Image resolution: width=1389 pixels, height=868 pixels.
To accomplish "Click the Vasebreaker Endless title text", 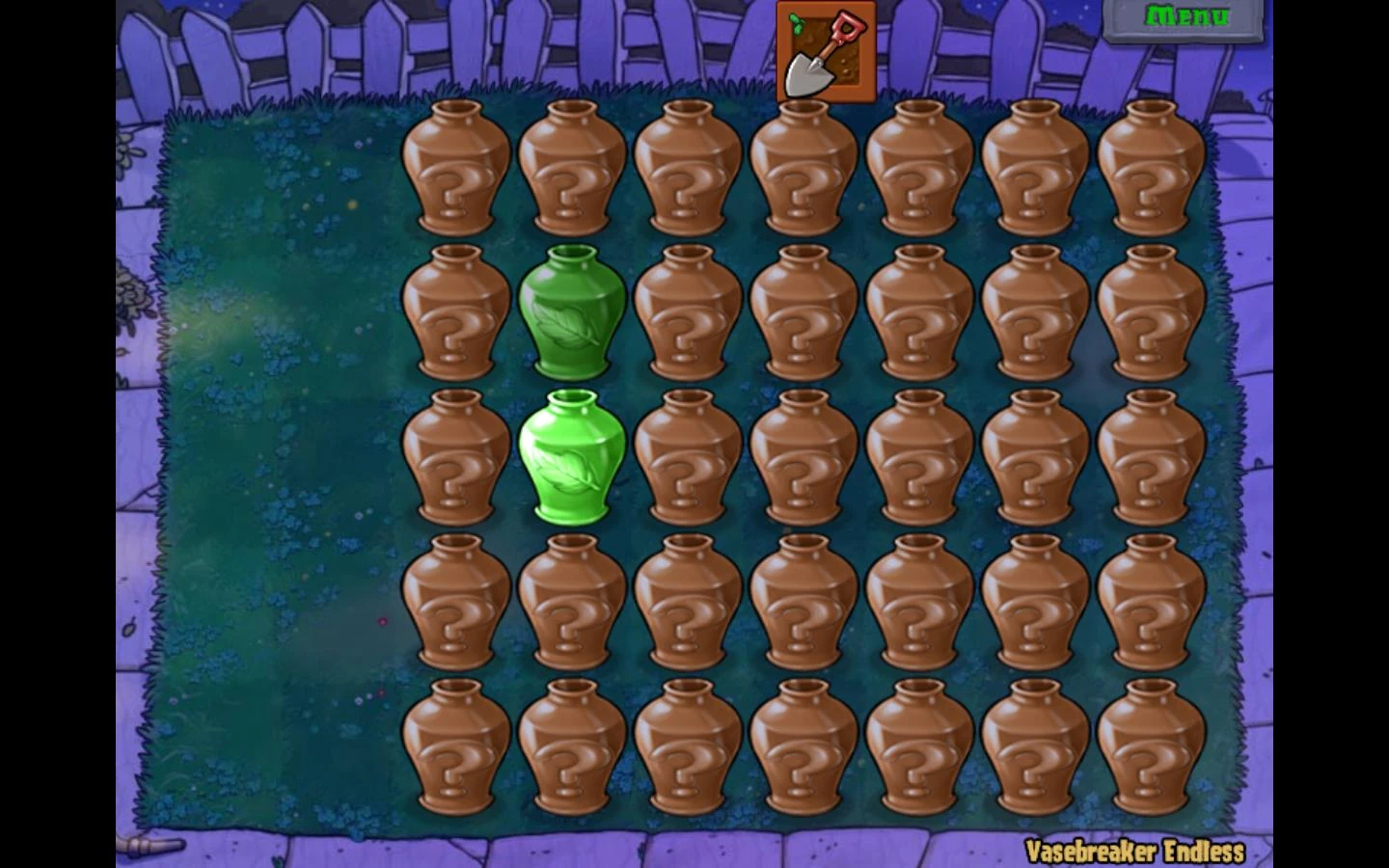I will click(x=1135, y=851).
